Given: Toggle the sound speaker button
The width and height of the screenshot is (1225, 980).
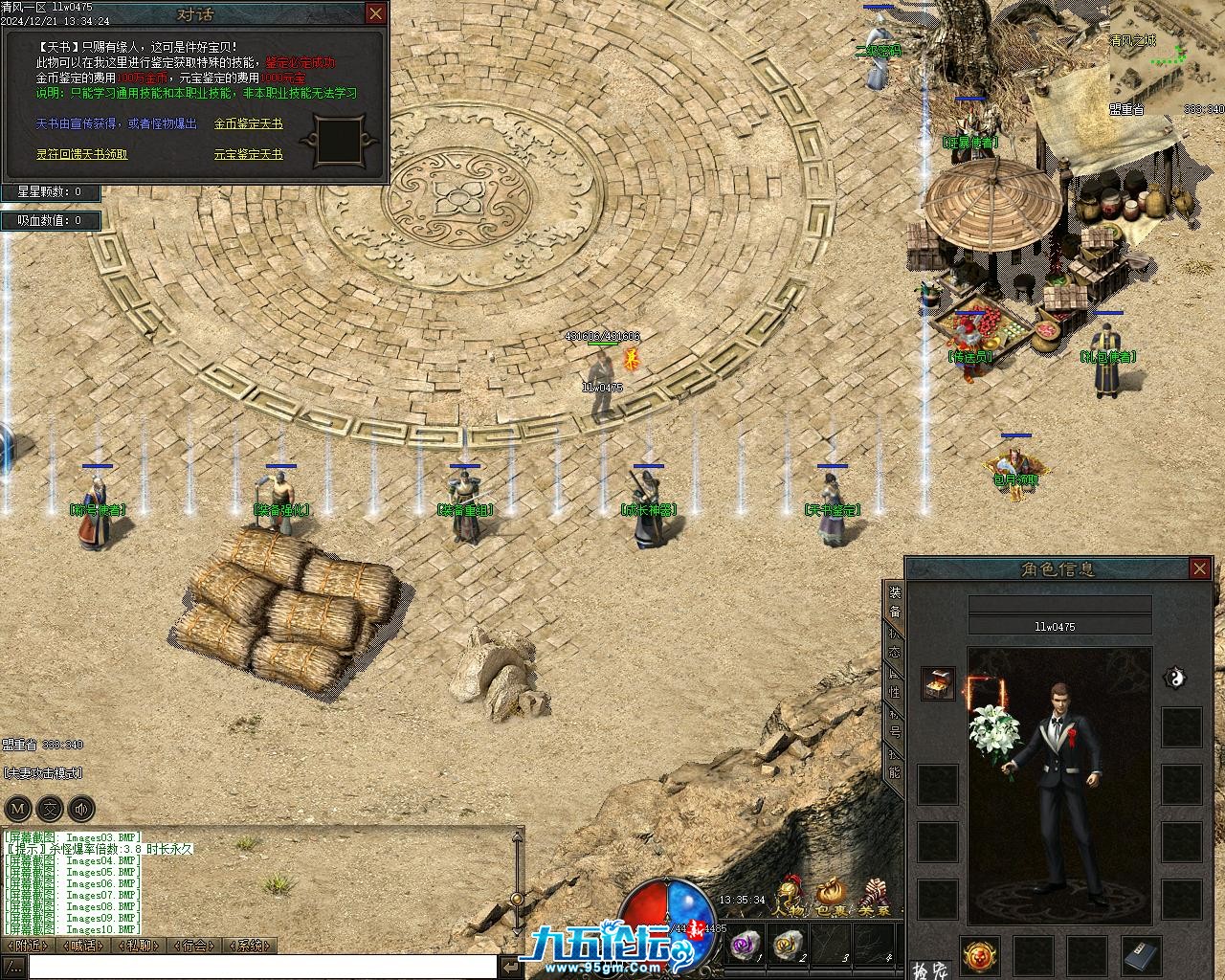Looking at the screenshot, I should click(x=81, y=809).
